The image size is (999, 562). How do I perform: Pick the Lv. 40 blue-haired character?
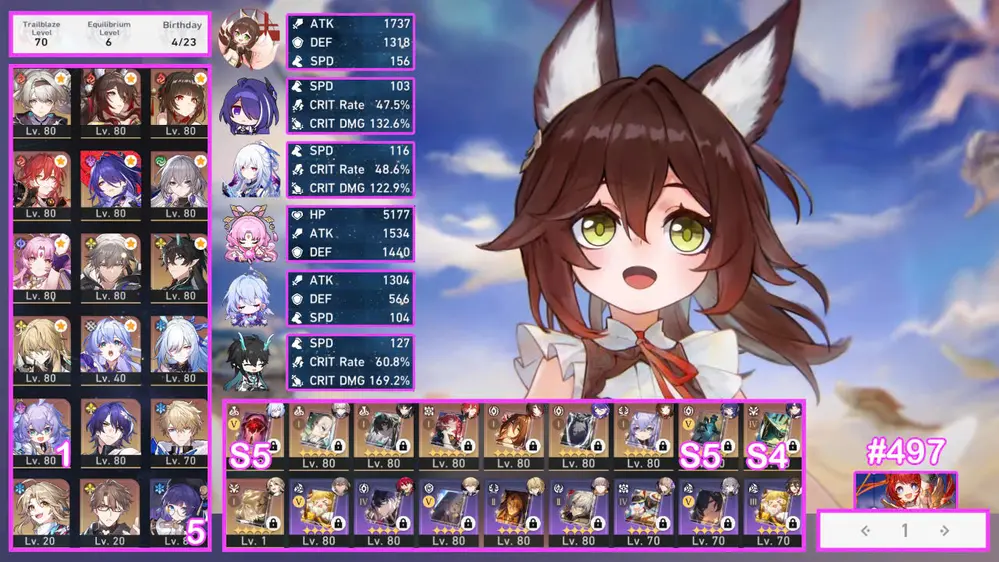pos(110,346)
